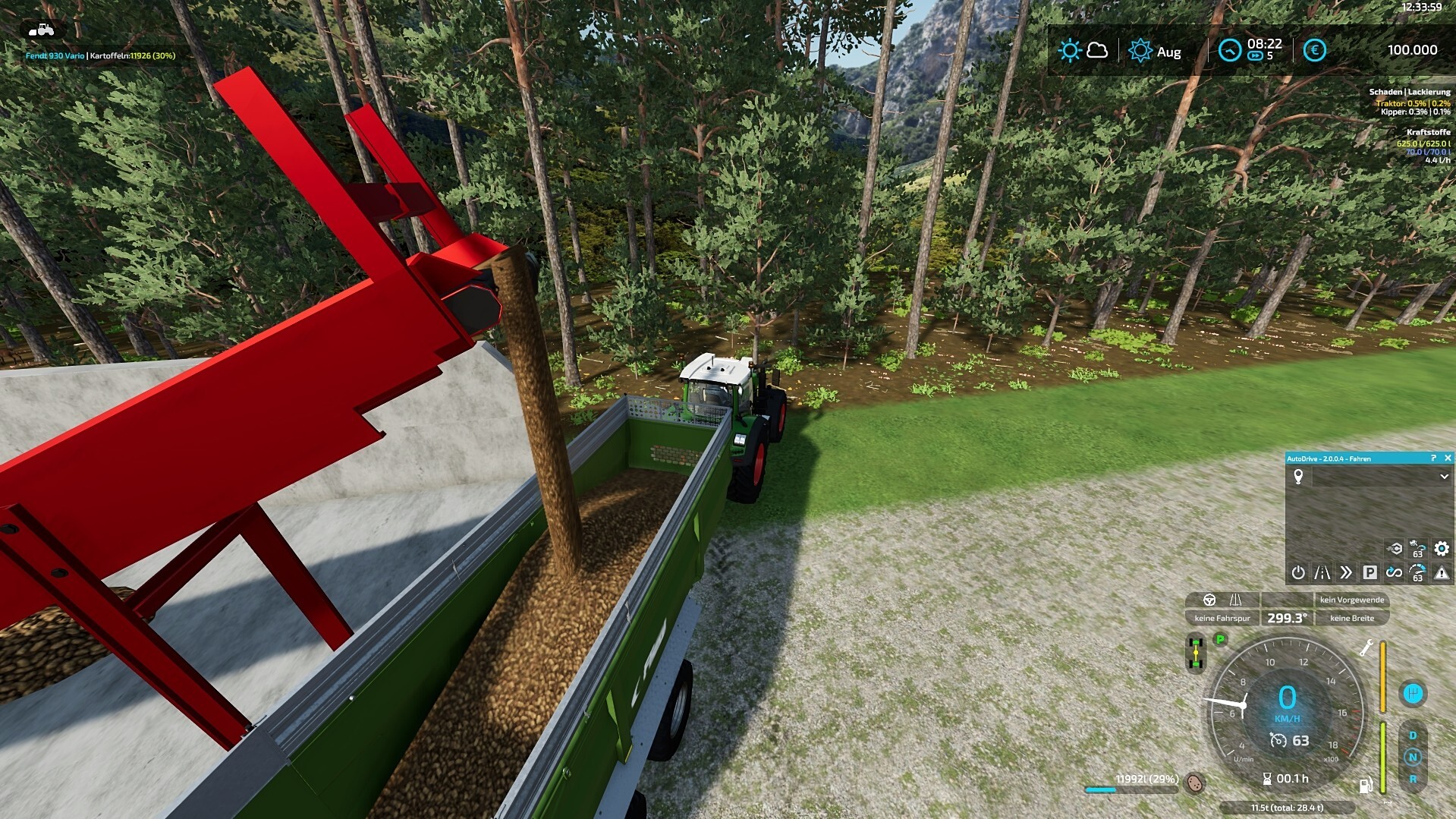The height and width of the screenshot is (819, 1456).
Task: Activate the AutoDrive parking P button
Action: [1370, 572]
